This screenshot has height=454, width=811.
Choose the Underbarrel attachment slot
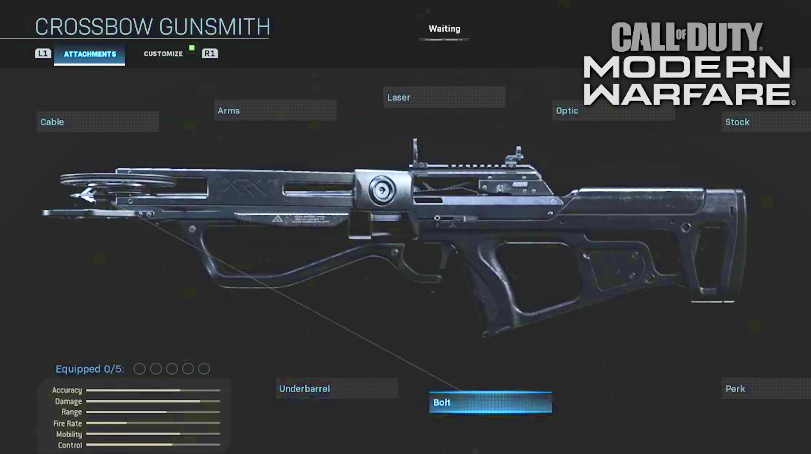336,388
